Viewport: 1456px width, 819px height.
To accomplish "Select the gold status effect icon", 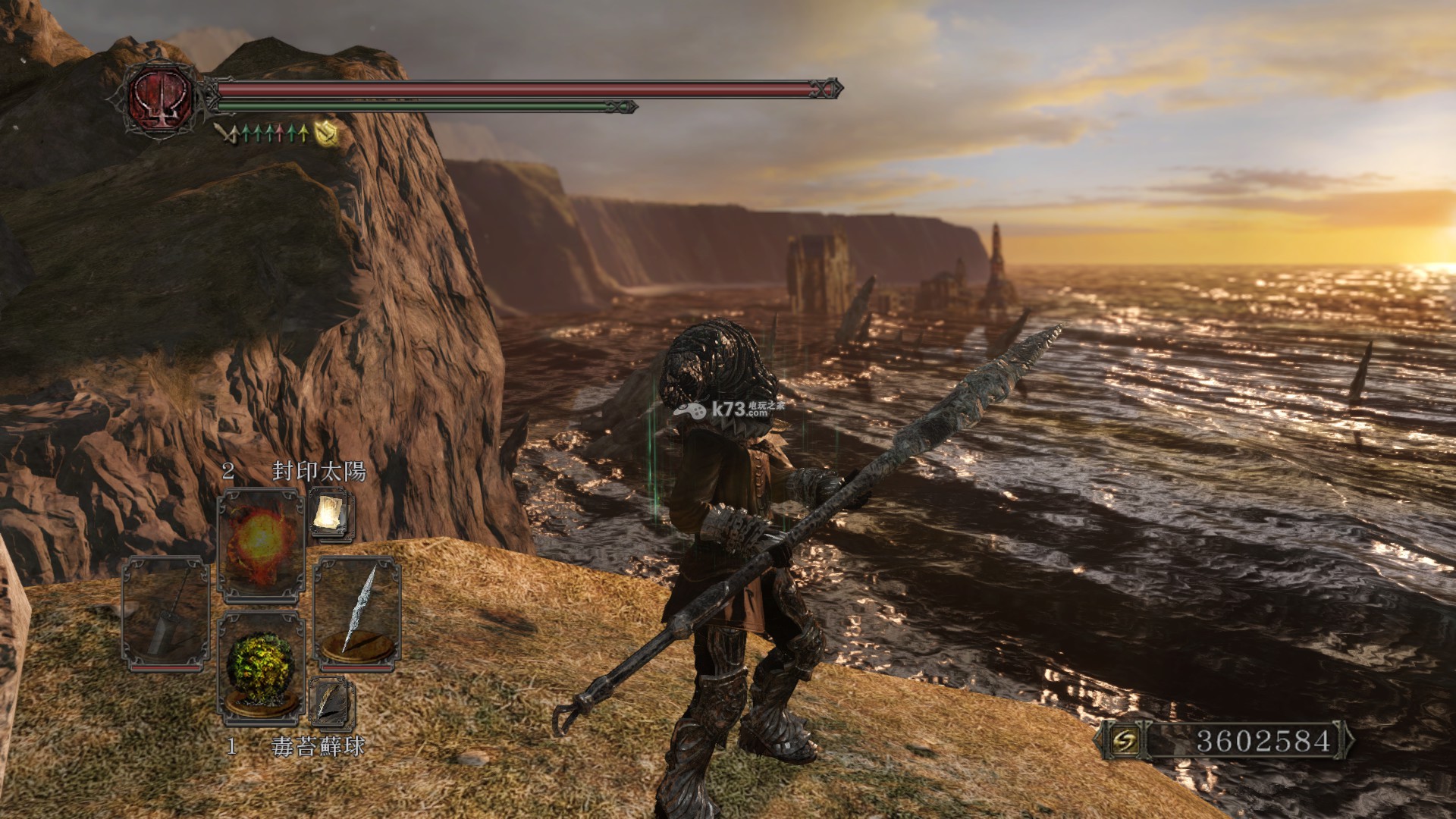I will click(326, 133).
